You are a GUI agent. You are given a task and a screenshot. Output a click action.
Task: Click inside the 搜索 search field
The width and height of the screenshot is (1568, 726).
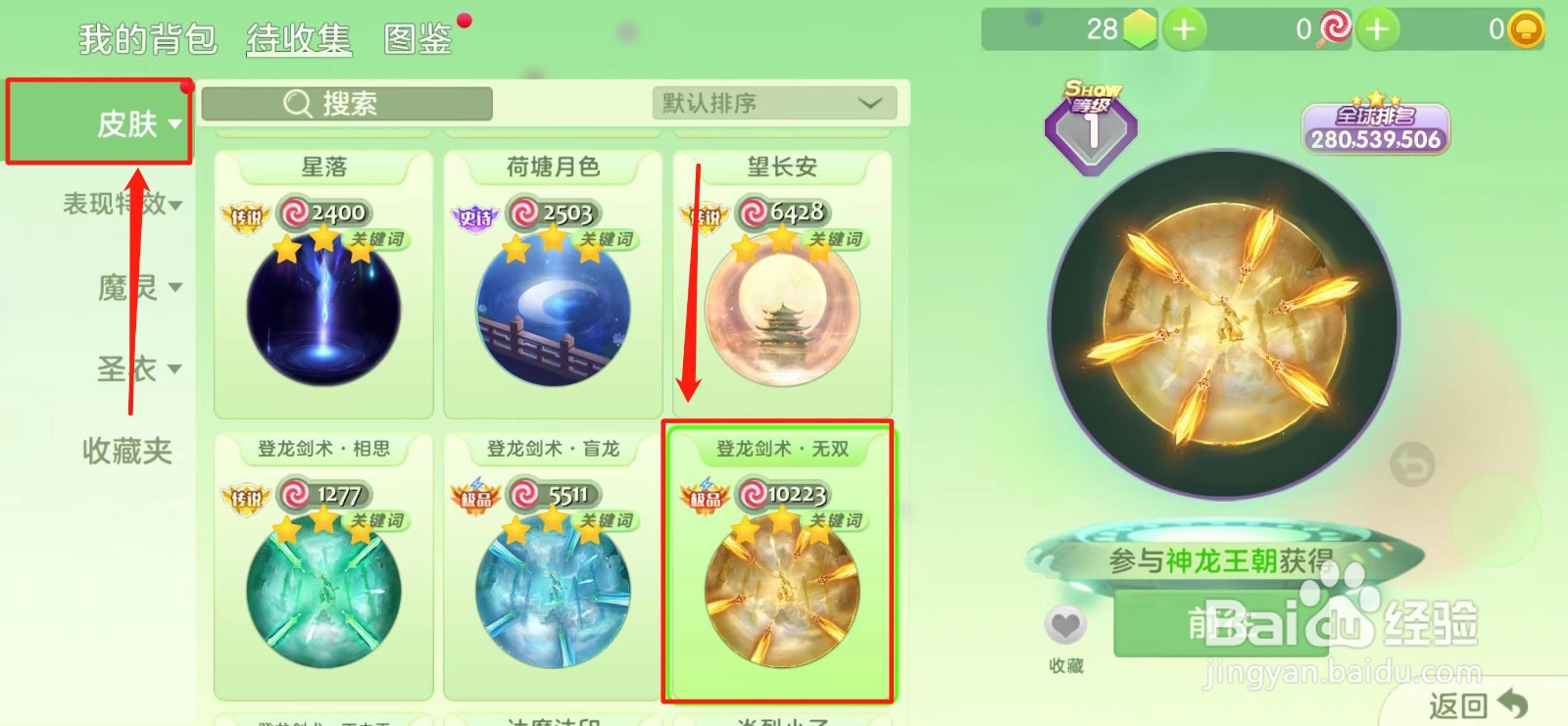[363, 104]
